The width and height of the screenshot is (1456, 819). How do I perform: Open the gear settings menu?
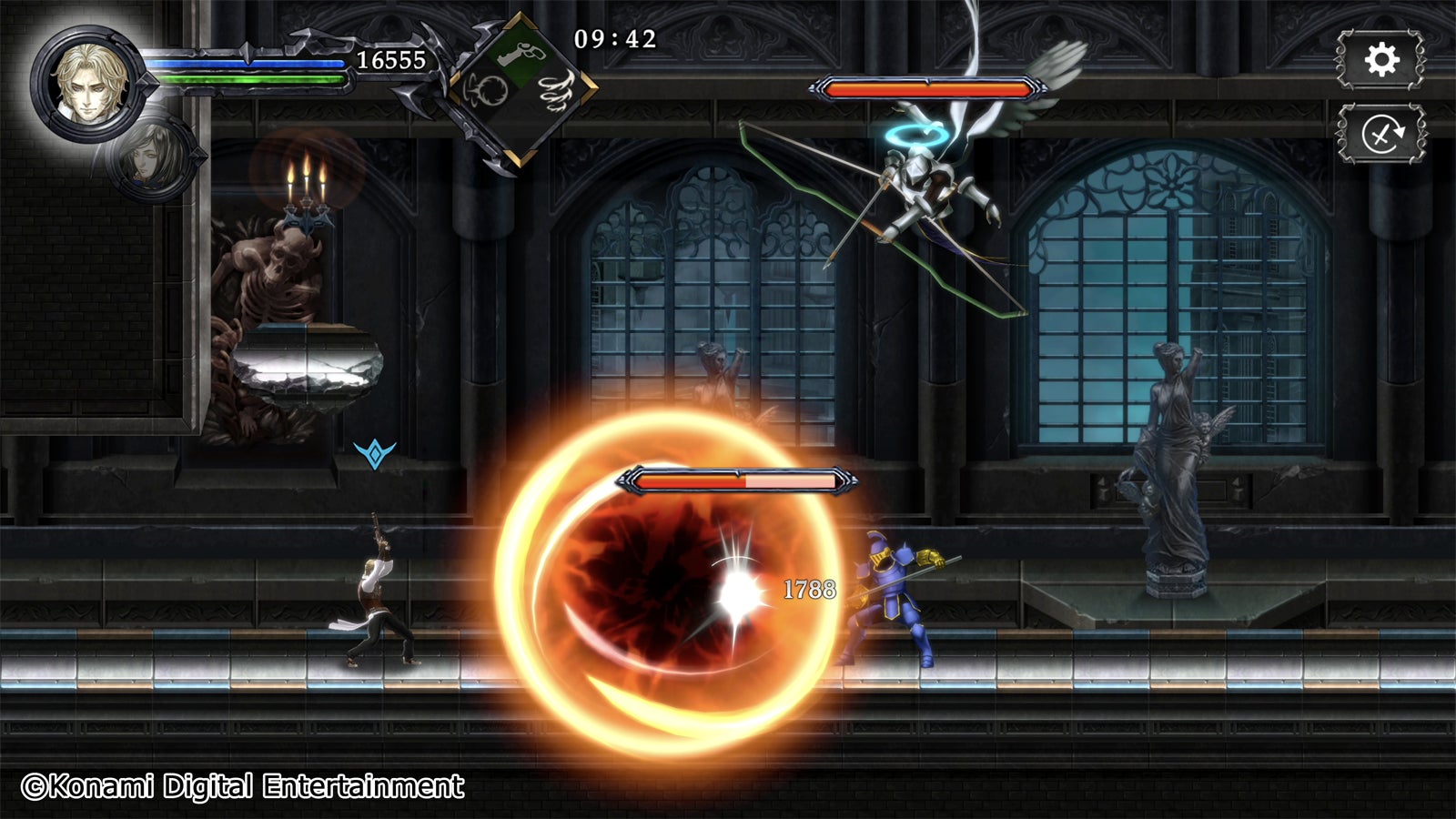pyautogui.click(x=1380, y=60)
